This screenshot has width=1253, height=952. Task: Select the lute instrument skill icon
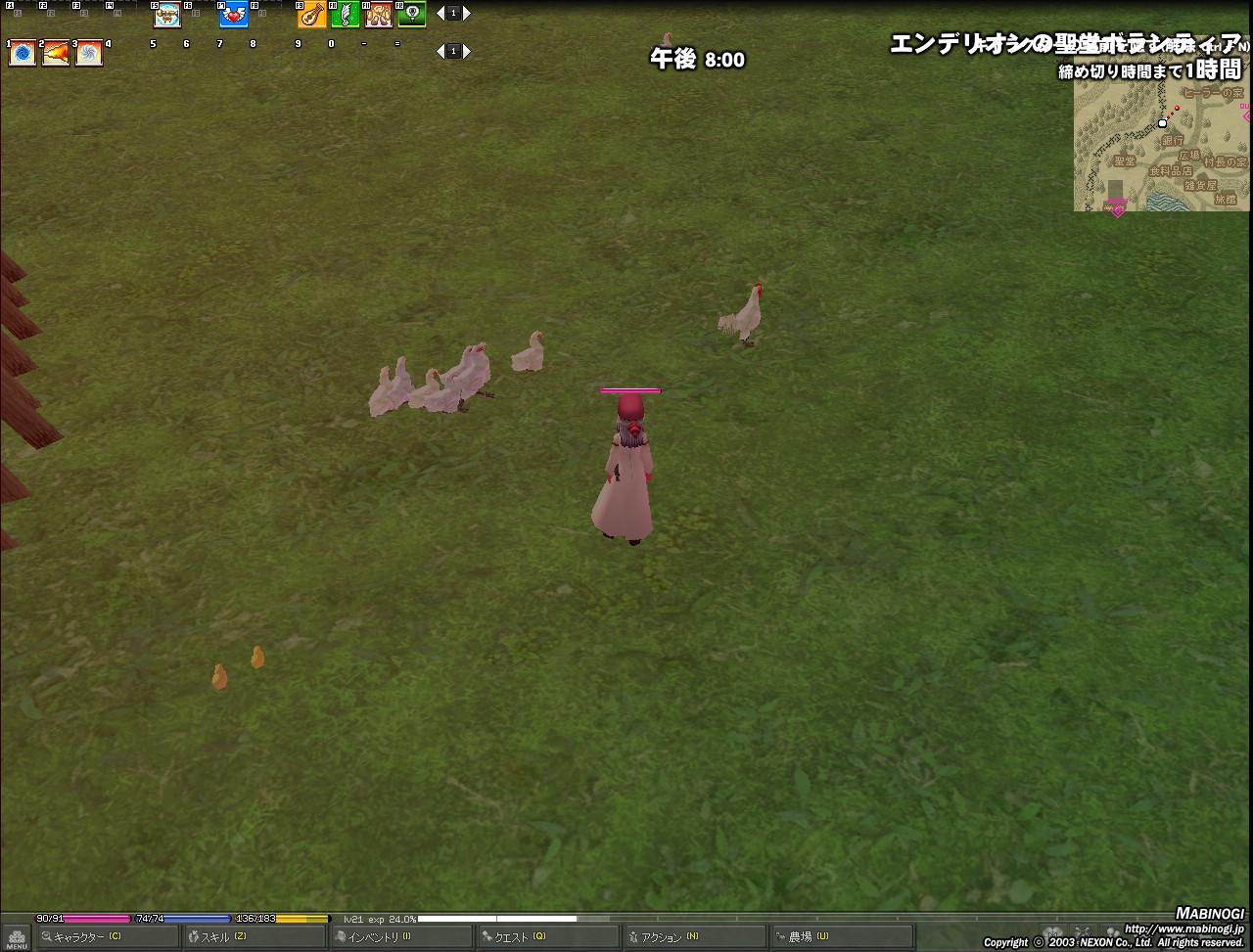pos(312,16)
